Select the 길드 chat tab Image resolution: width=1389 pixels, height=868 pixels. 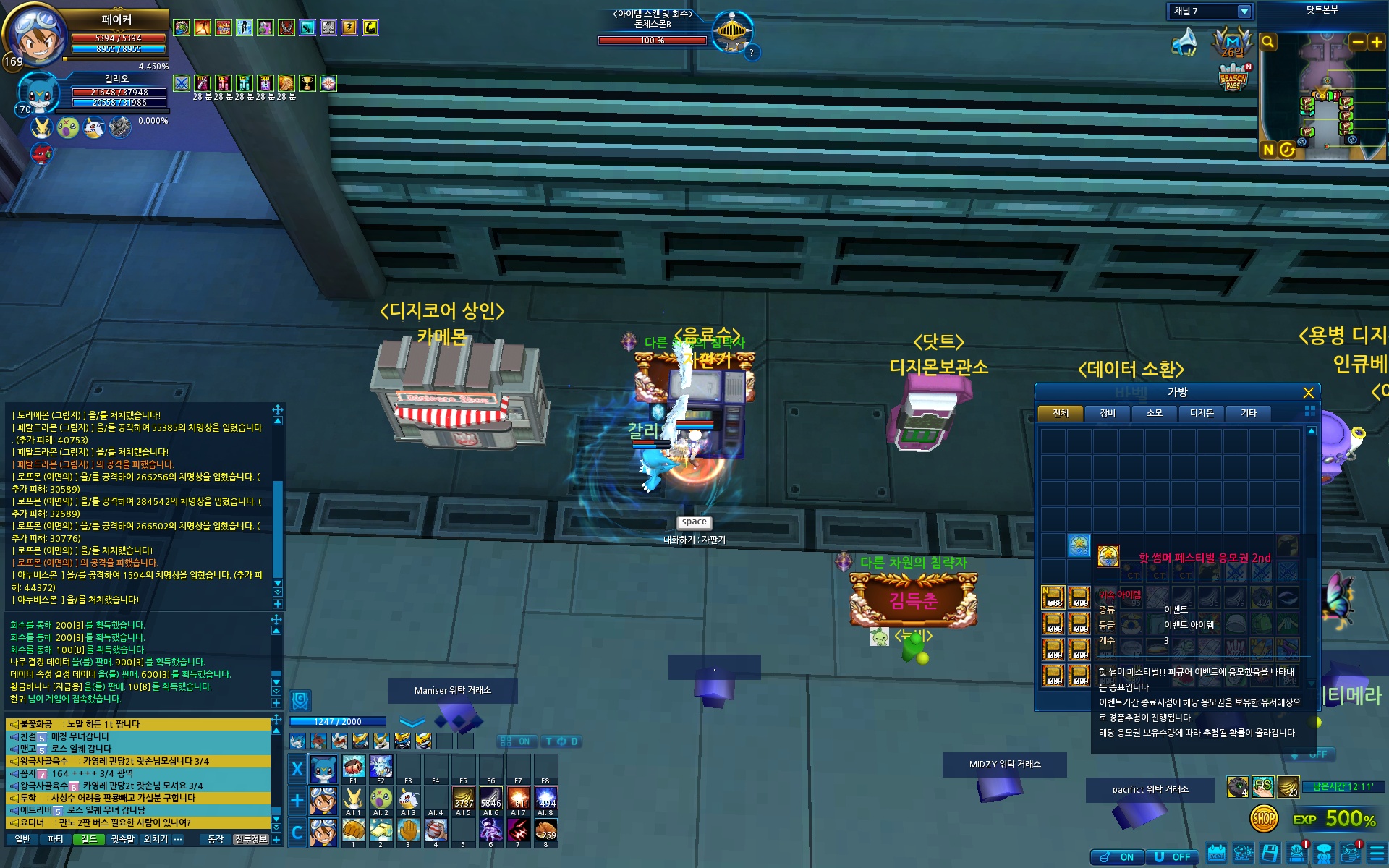coord(89,839)
